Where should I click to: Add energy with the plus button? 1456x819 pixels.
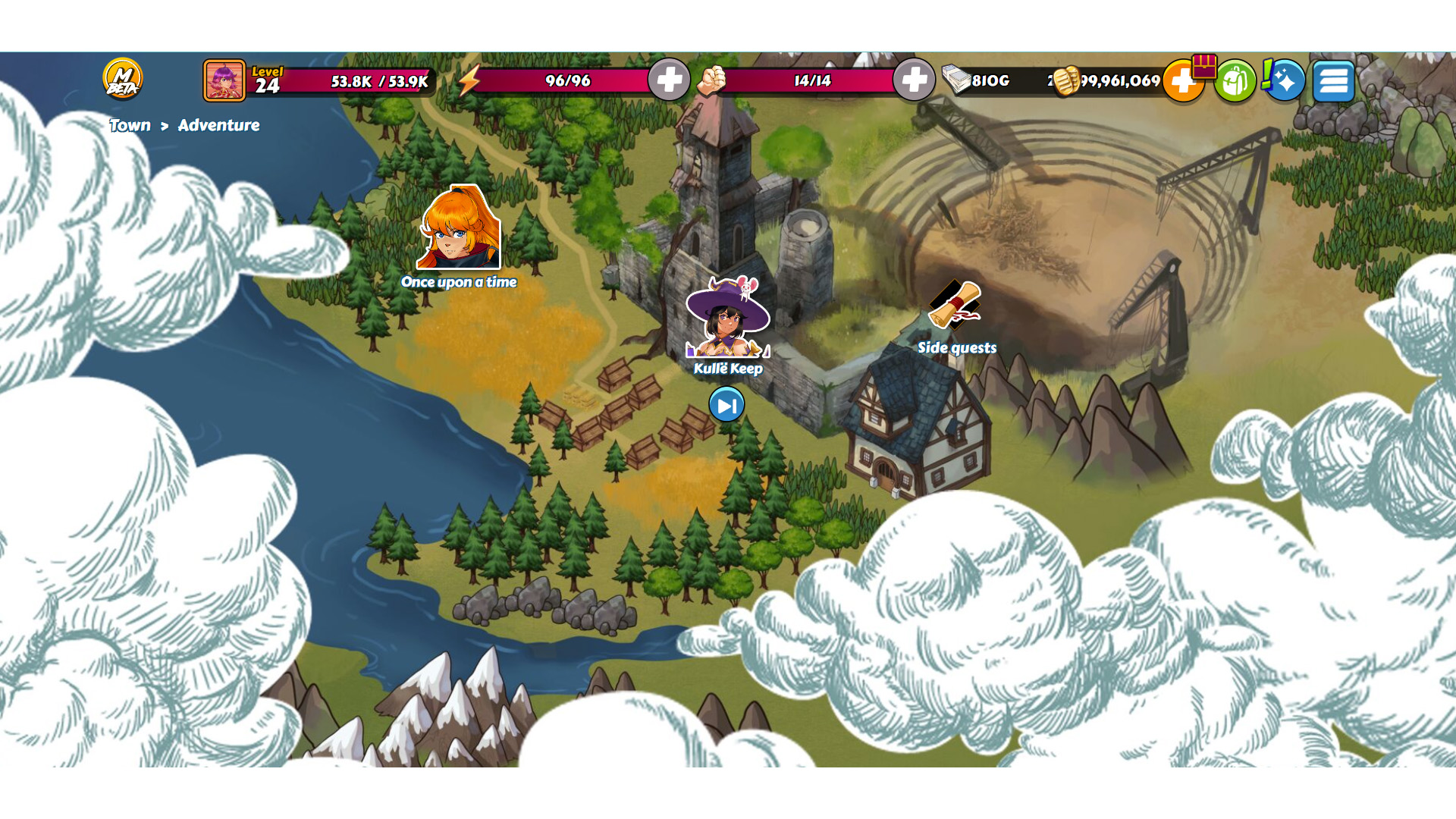point(668,80)
